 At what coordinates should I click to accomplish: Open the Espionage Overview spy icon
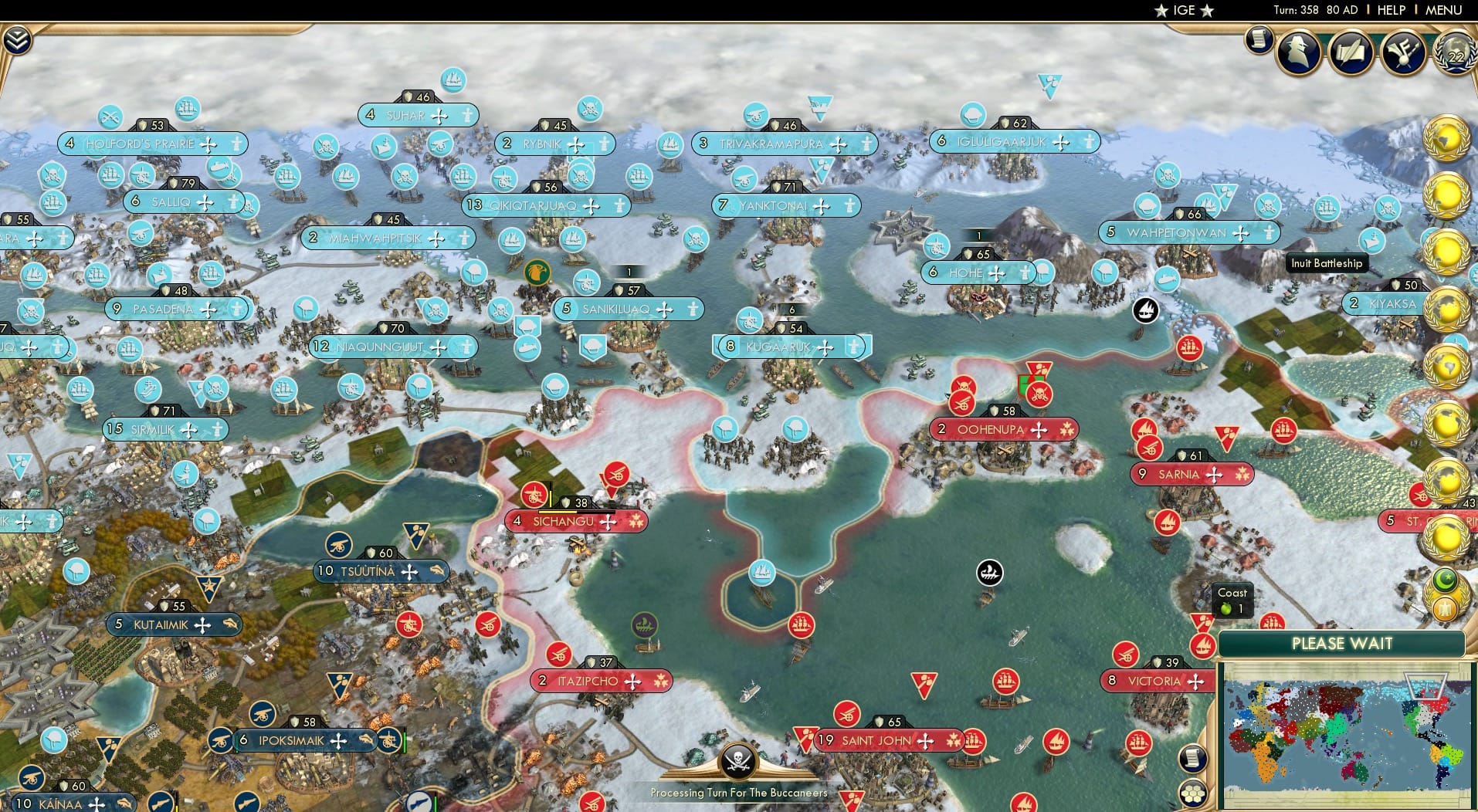click(1299, 51)
